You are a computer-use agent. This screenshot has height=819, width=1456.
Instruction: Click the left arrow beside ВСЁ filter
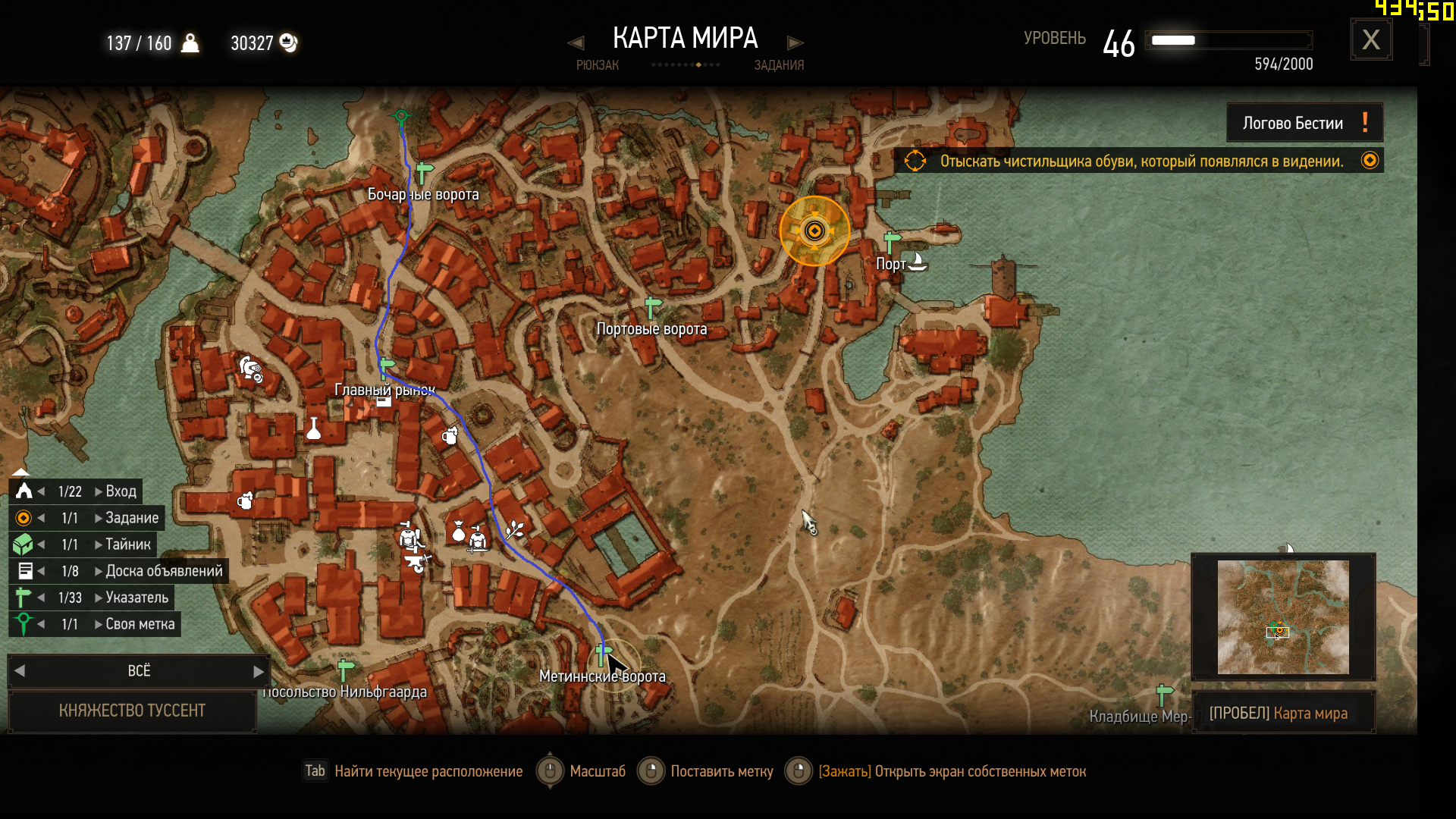coord(20,671)
